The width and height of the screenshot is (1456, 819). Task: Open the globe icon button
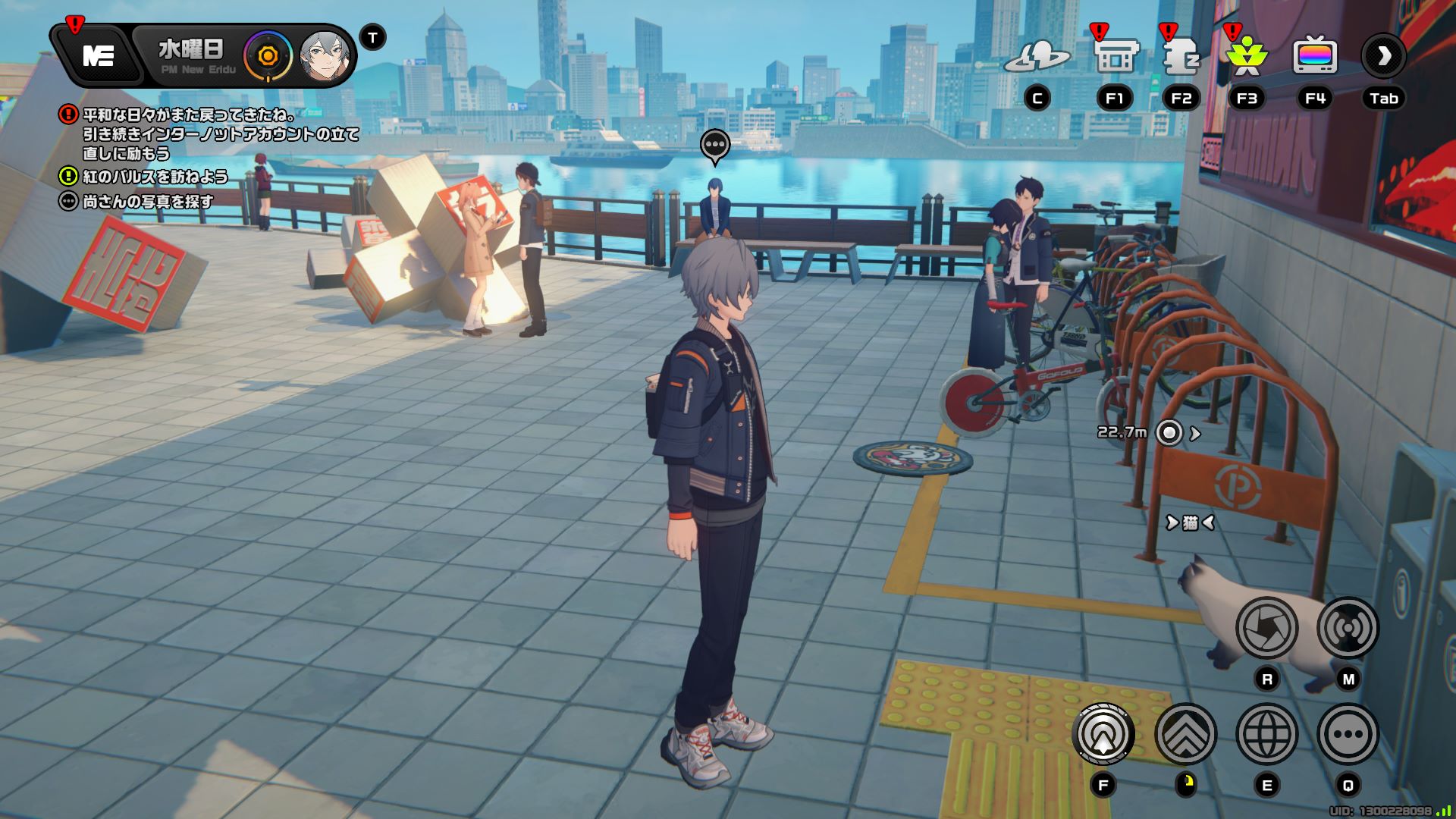1266,734
